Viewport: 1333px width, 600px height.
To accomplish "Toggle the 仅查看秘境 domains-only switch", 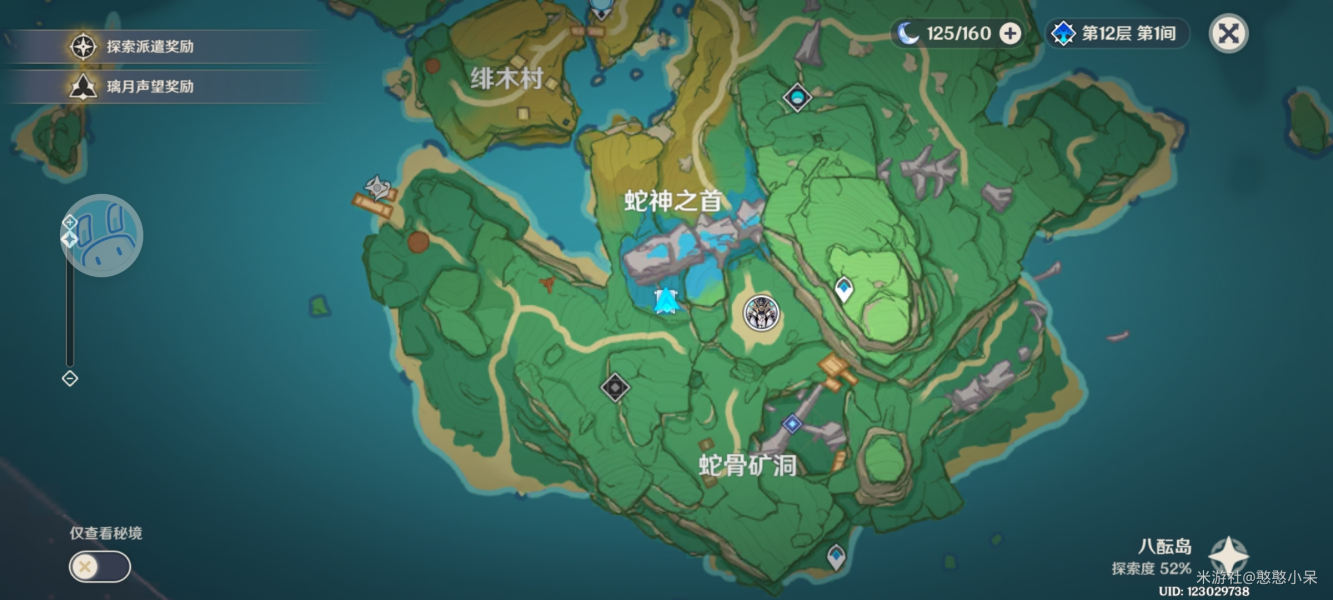I will tap(99, 567).
